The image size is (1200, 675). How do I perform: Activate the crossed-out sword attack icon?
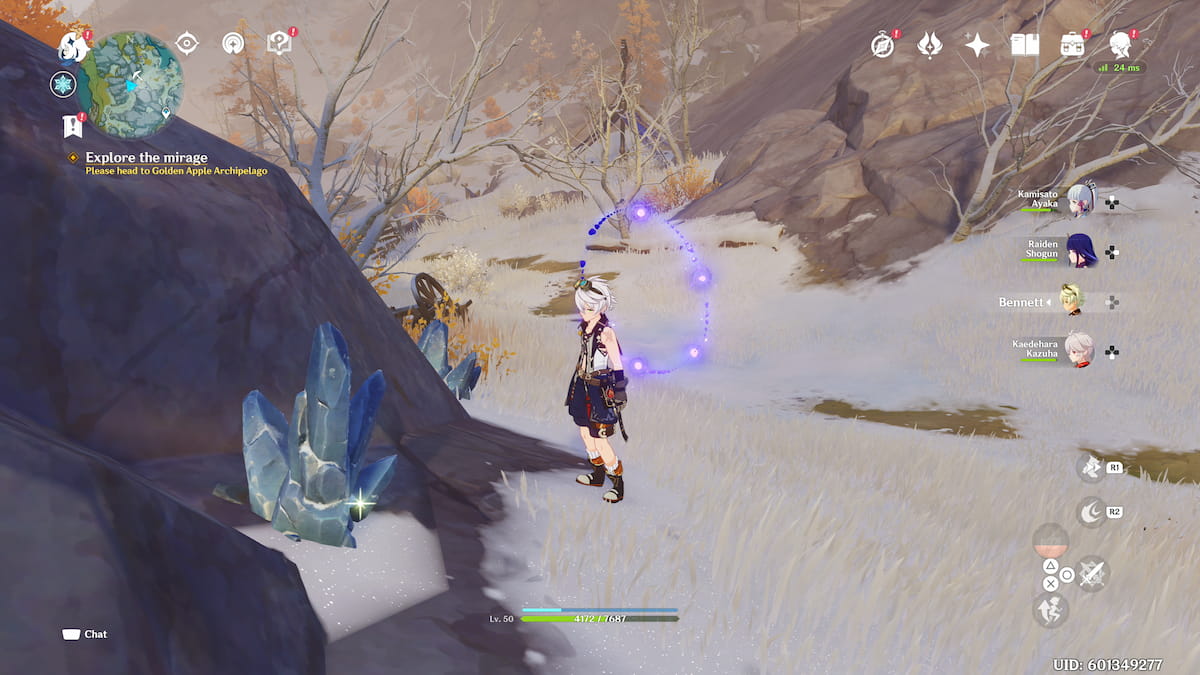pos(1092,573)
